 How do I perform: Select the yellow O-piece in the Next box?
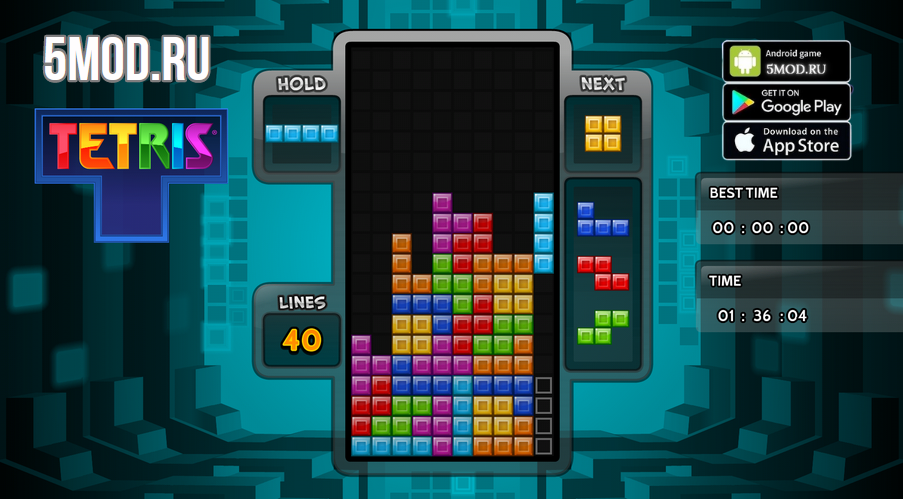(603, 133)
